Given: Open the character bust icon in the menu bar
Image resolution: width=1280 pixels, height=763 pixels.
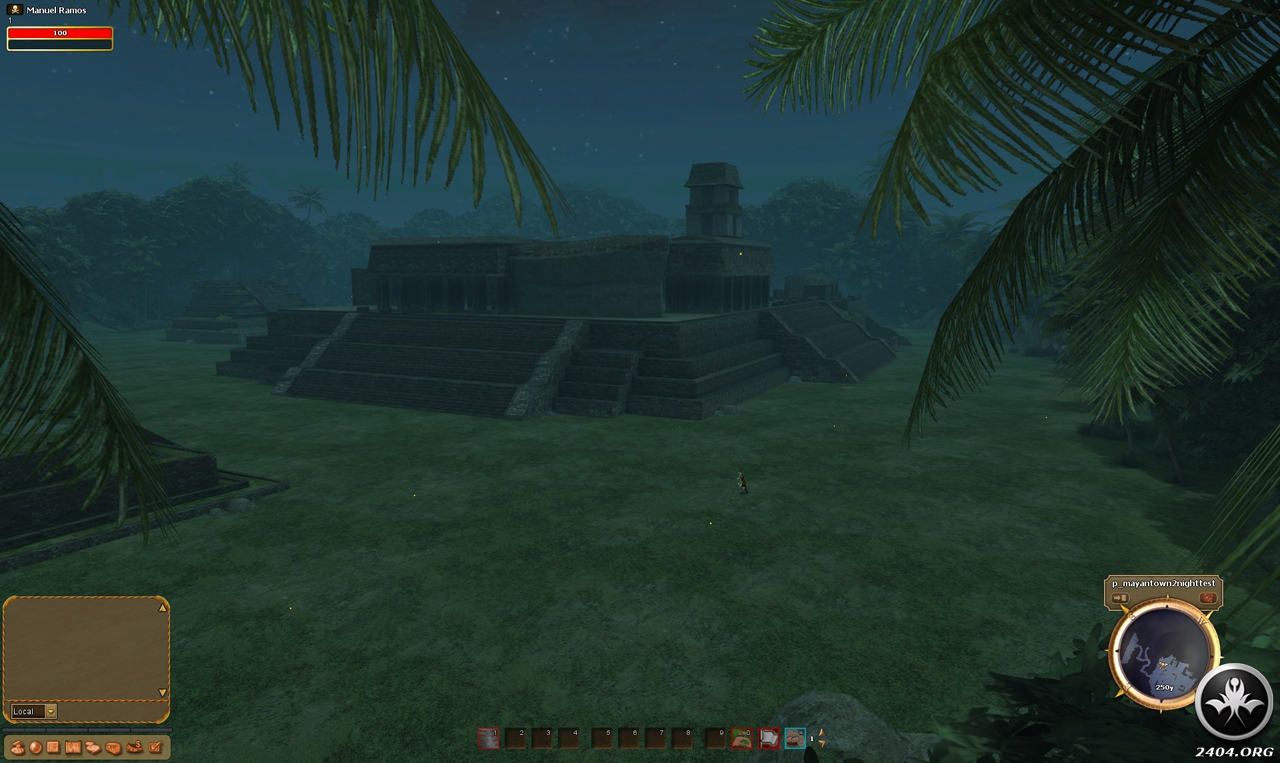Looking at the screenshot, I should tap(18, 748).
